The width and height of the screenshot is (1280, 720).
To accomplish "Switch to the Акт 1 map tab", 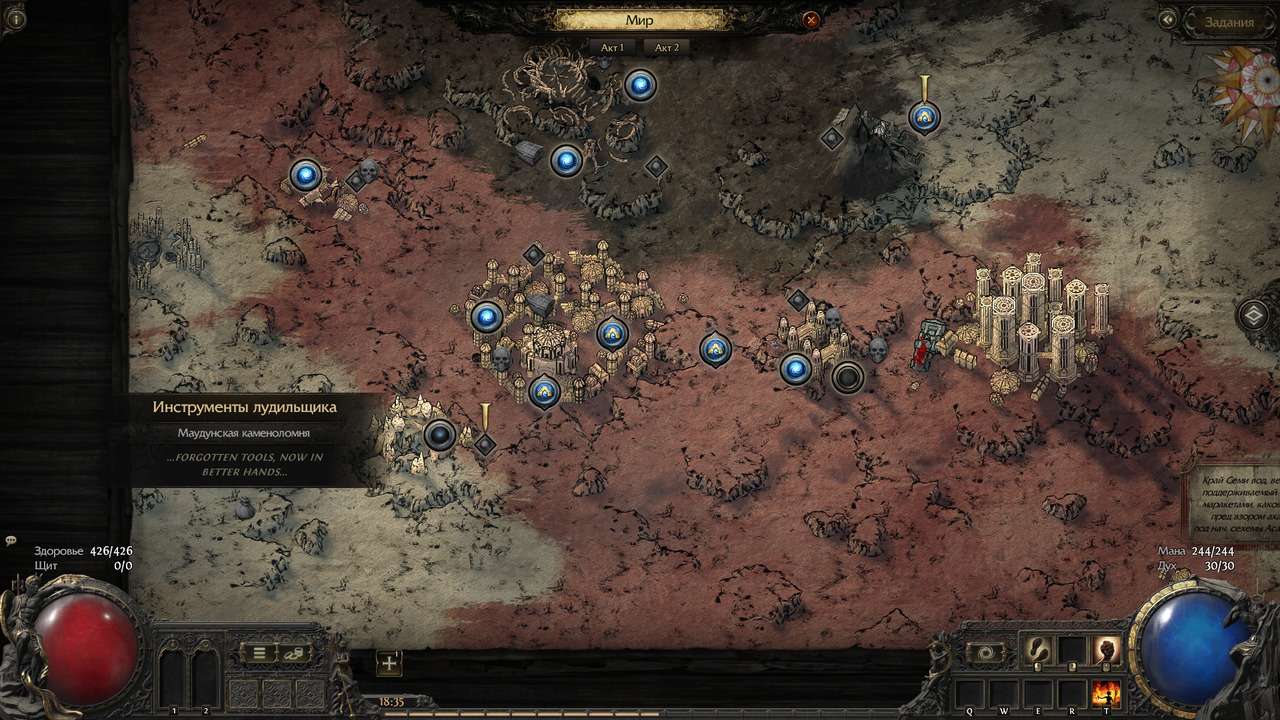I will click(612, 47).
